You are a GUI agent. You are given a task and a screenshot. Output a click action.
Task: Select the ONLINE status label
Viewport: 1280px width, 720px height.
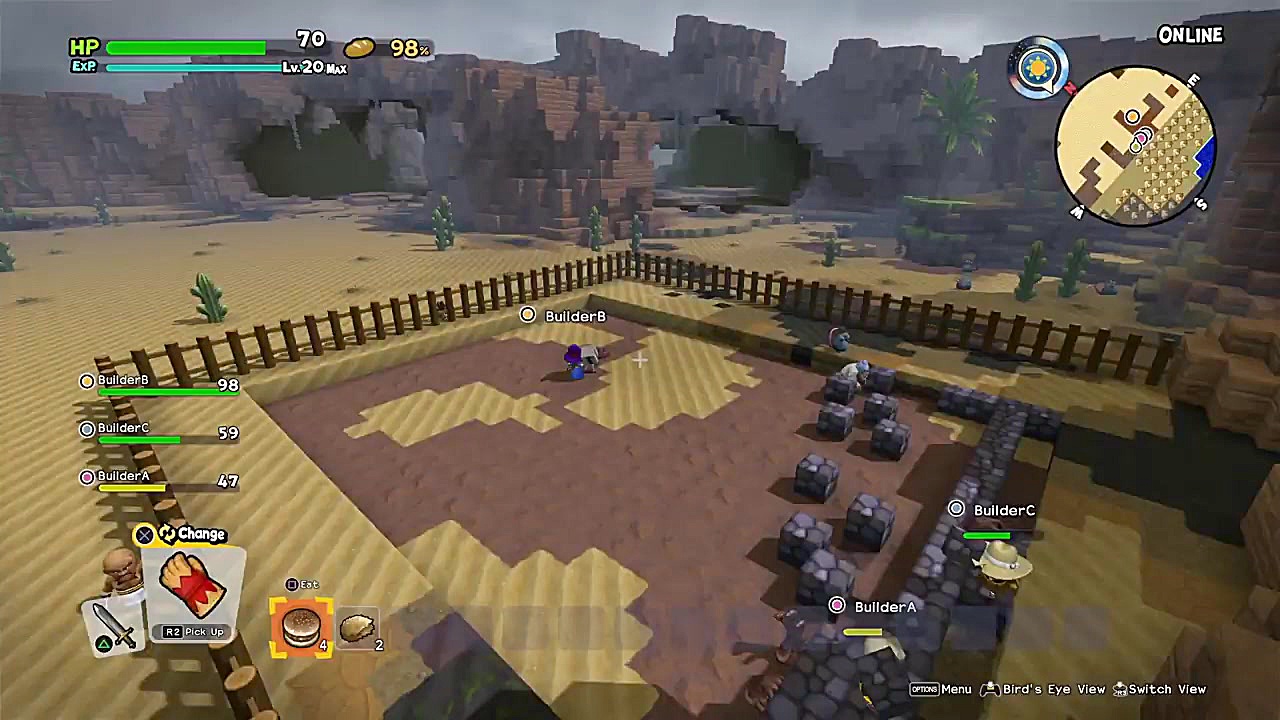point(1190,35)
